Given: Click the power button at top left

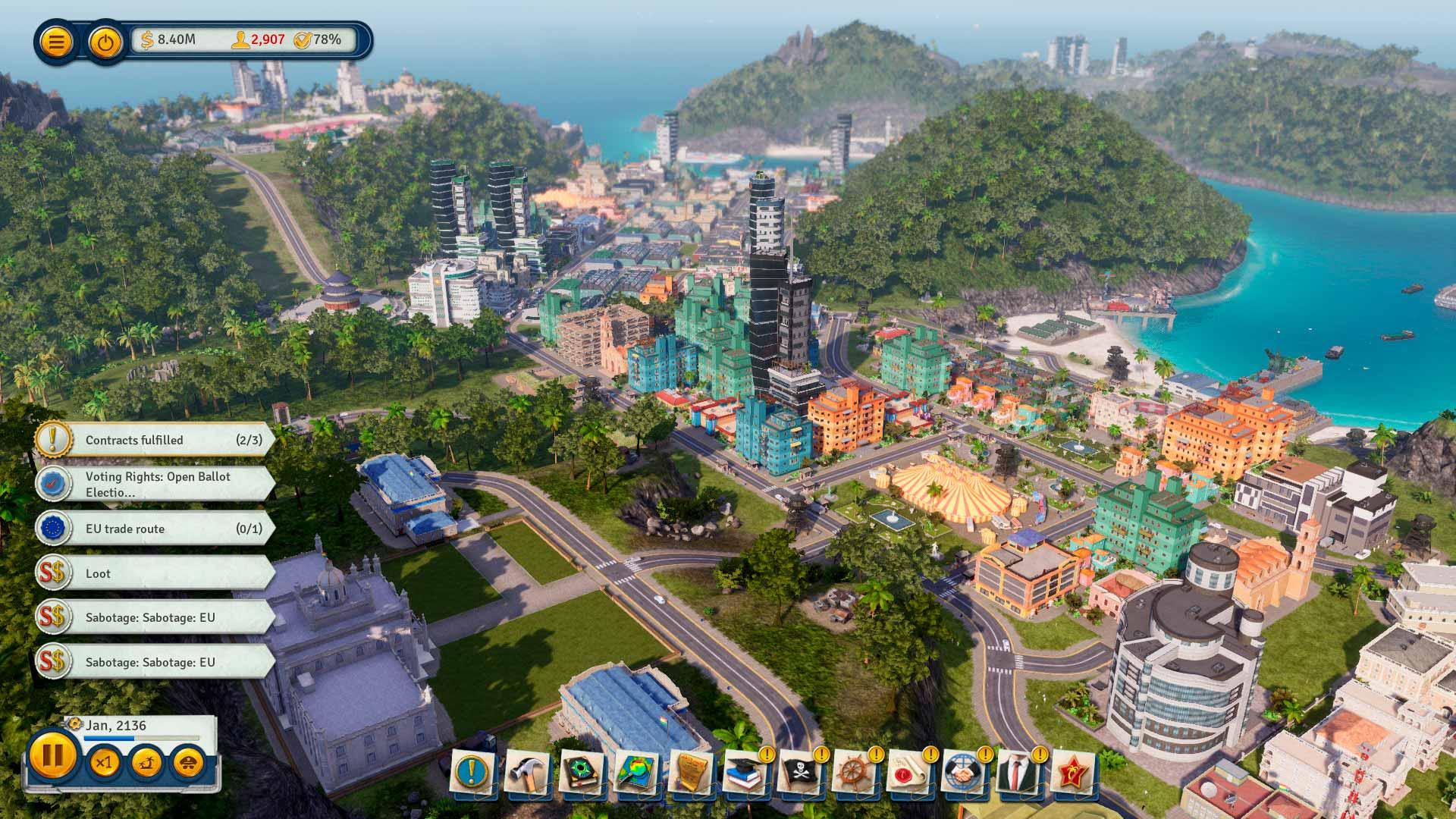Looking at the screenshot, I should point(105,41).
